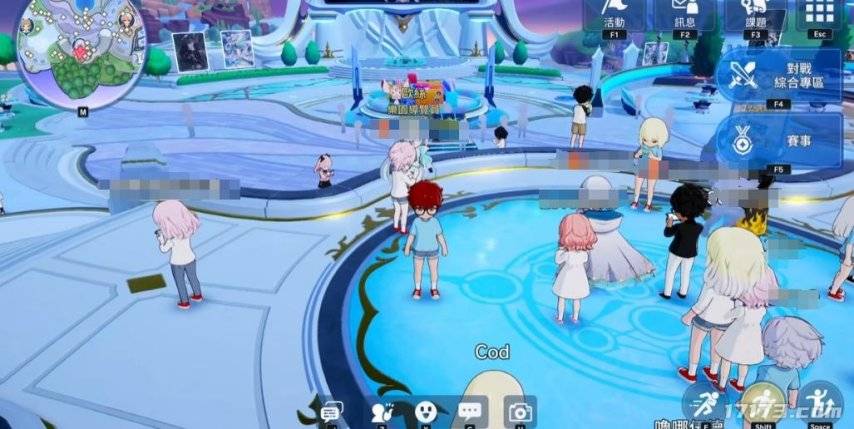Viewport: 854px width, 429px height.
Task: Enter the 對戰 綜合專區 battle zone
Action: (x=780, y=75)
